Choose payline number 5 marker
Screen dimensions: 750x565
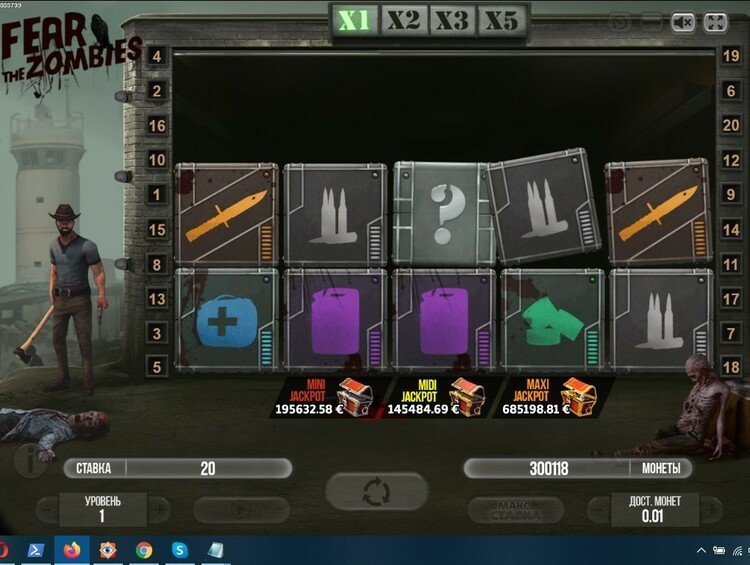point(156,367)
